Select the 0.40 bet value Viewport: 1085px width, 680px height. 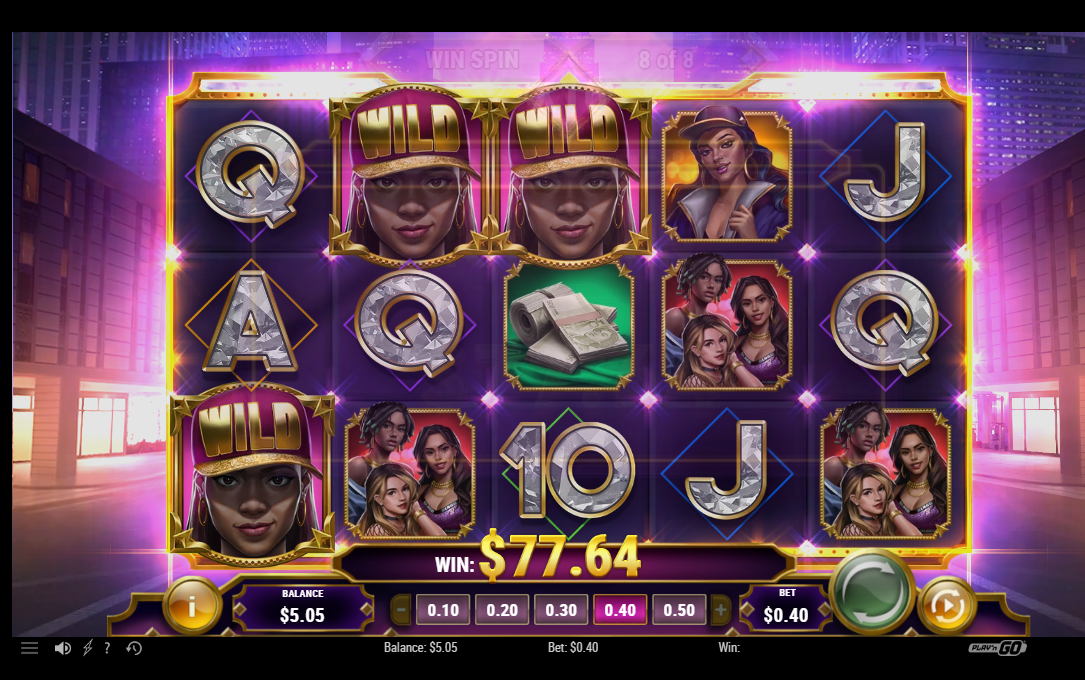click(620, 610)
